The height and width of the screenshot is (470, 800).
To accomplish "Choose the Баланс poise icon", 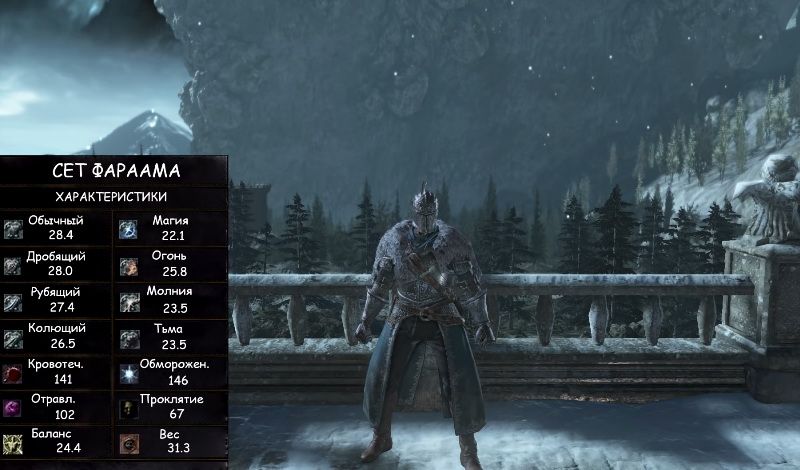I will [13, 443].
